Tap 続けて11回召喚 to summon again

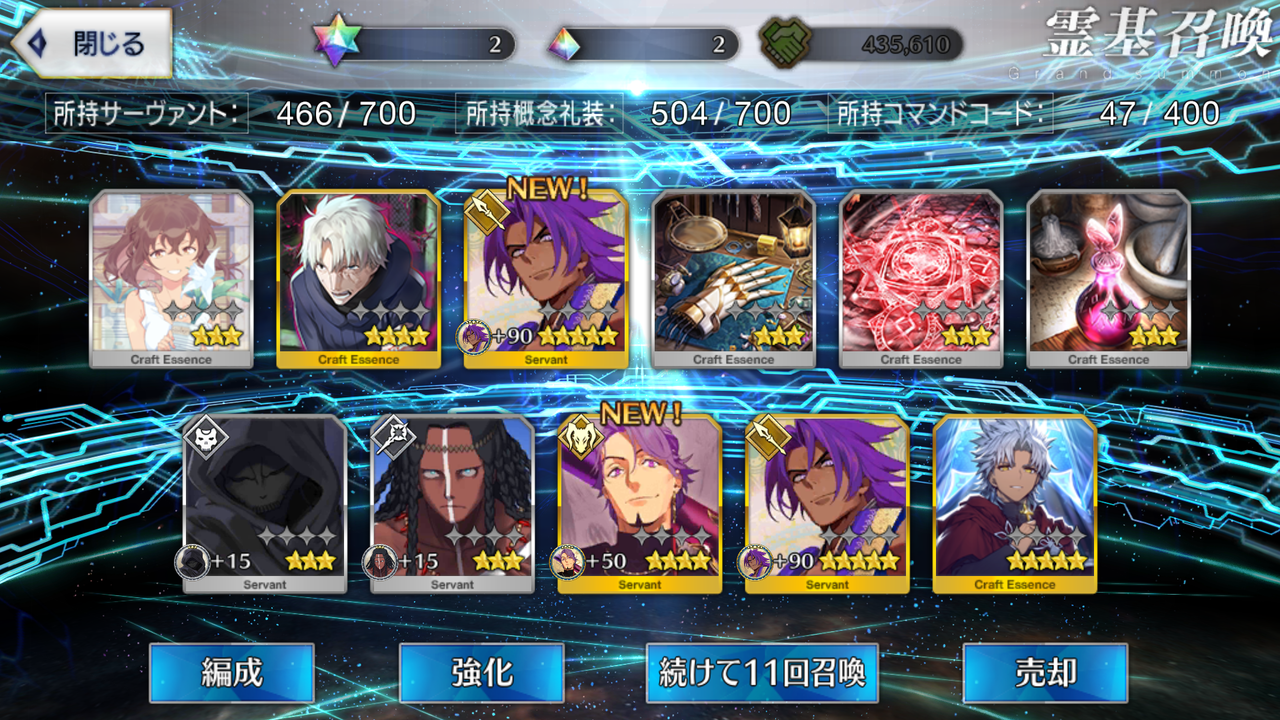pos(762,673)
